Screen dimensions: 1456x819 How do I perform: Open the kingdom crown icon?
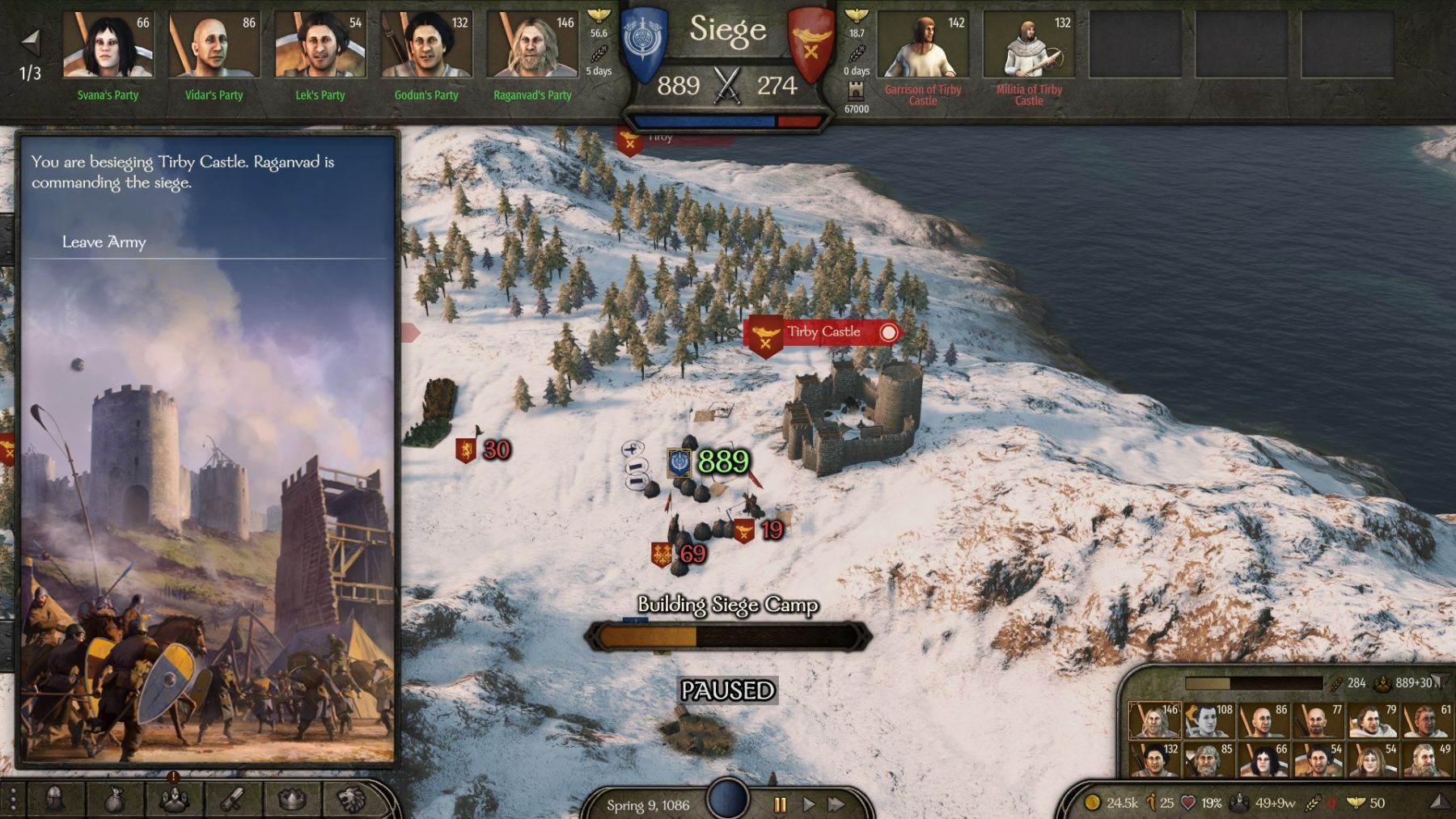tap(292, 800)
